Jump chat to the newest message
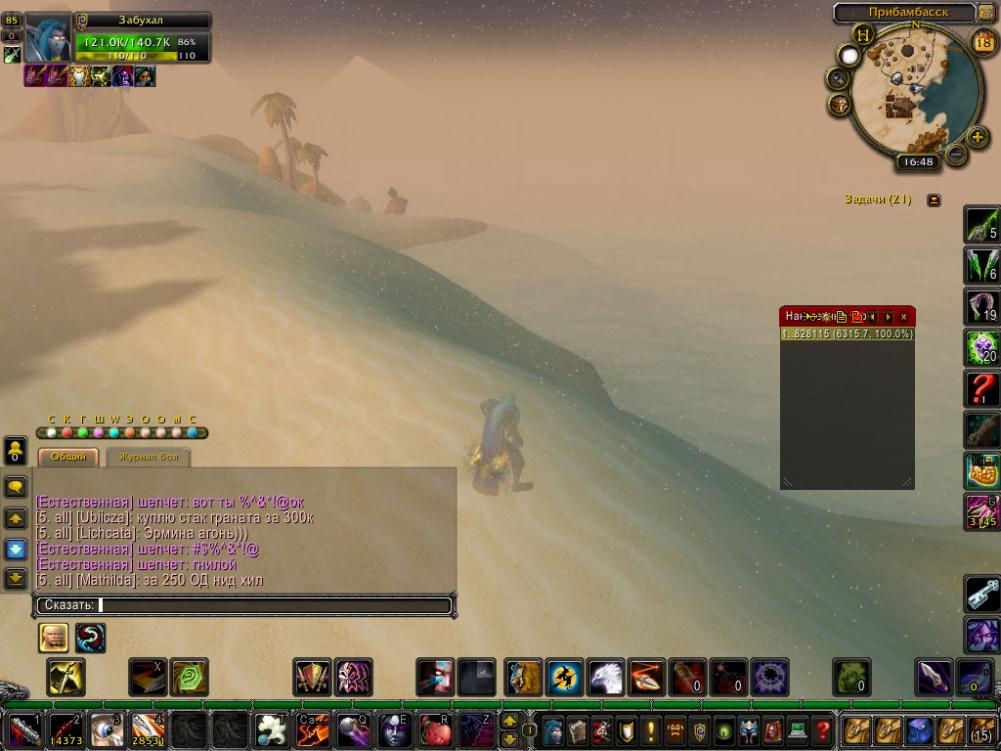 point(16,578)
